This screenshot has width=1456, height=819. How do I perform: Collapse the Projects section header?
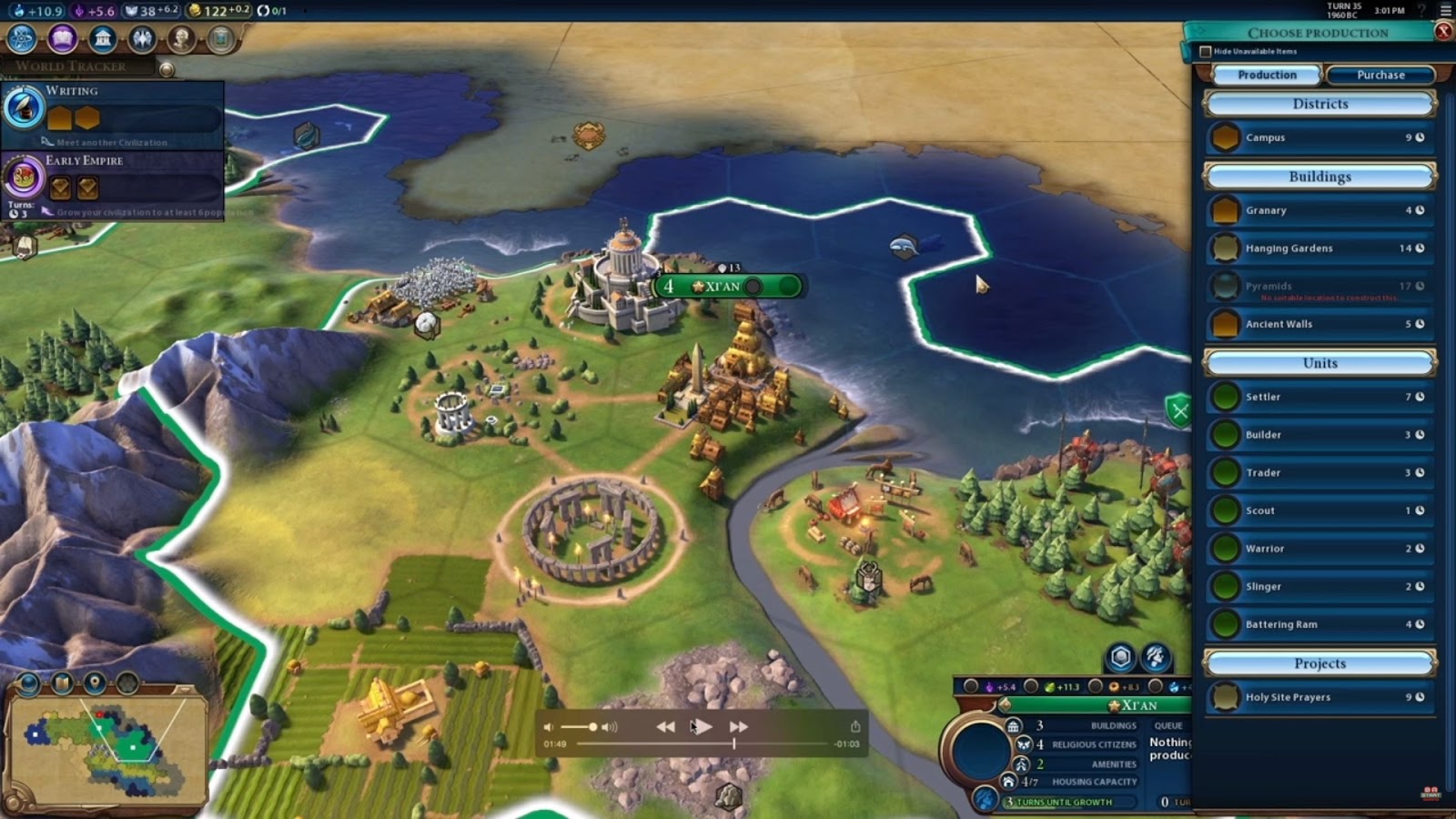(x=1318, y=663)
